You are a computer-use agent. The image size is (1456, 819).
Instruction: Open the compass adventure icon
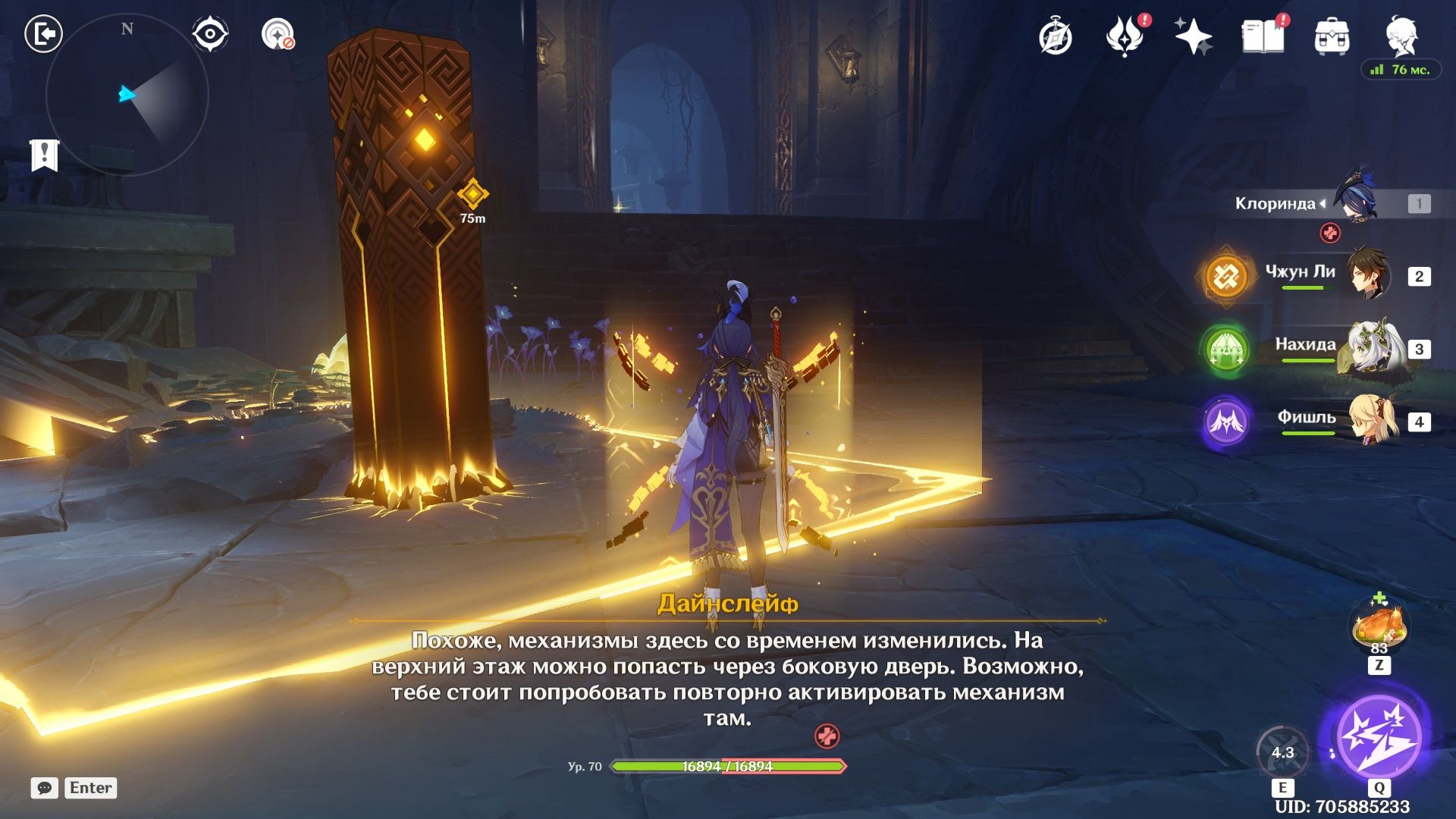(x=1056, y=36)
